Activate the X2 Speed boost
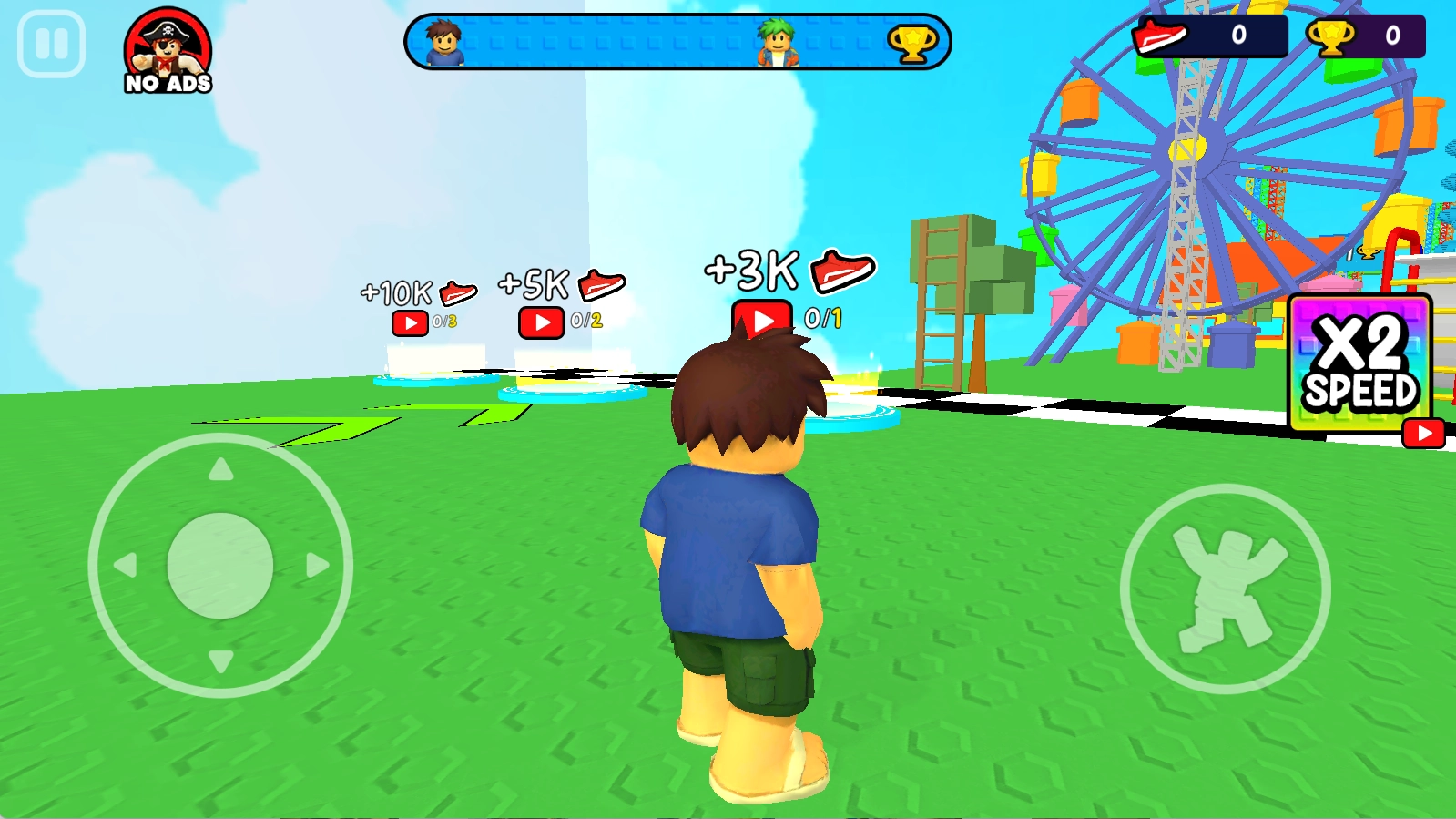This screenshot has width=1456, height=819. coord(1361,364)
